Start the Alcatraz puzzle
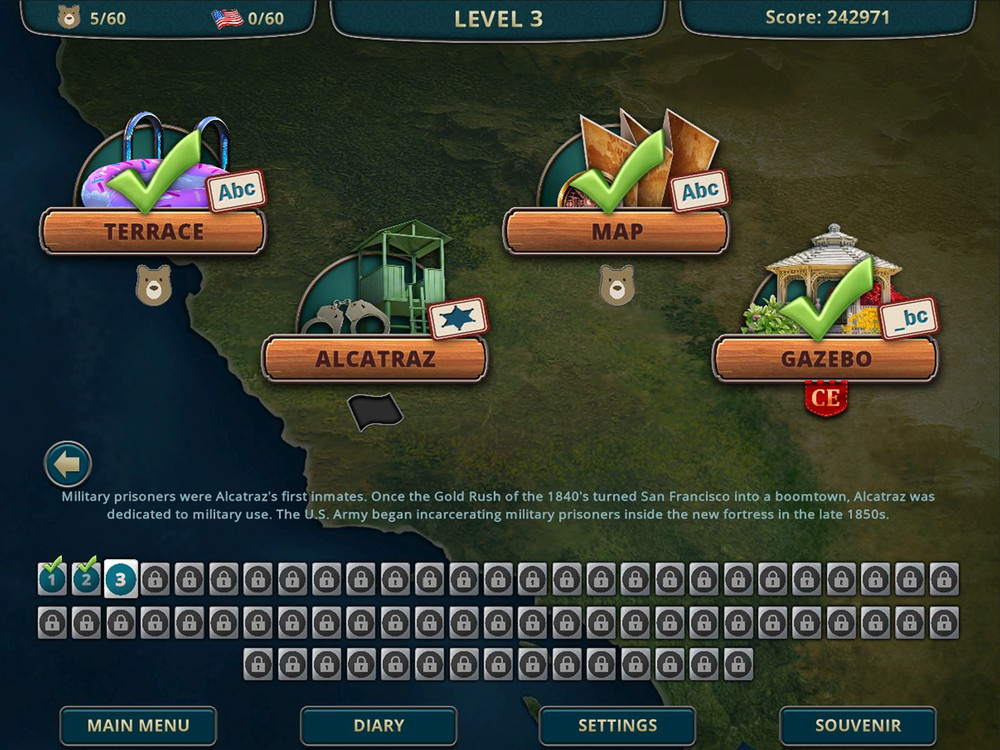The height and width of the screenshot is (750, 1000). (x=375, y=358)
